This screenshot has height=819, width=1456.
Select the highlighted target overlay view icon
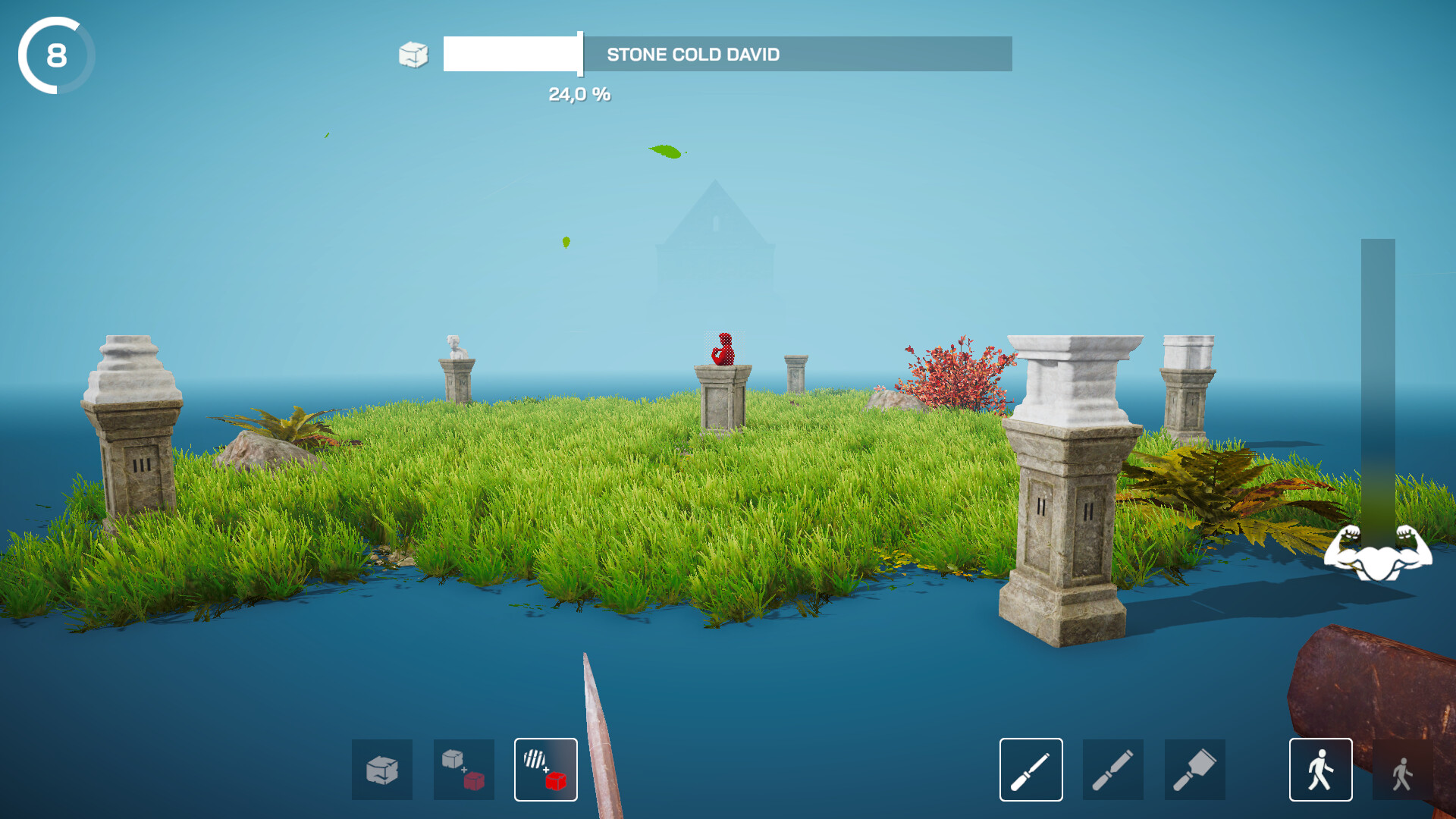point(545,770)
